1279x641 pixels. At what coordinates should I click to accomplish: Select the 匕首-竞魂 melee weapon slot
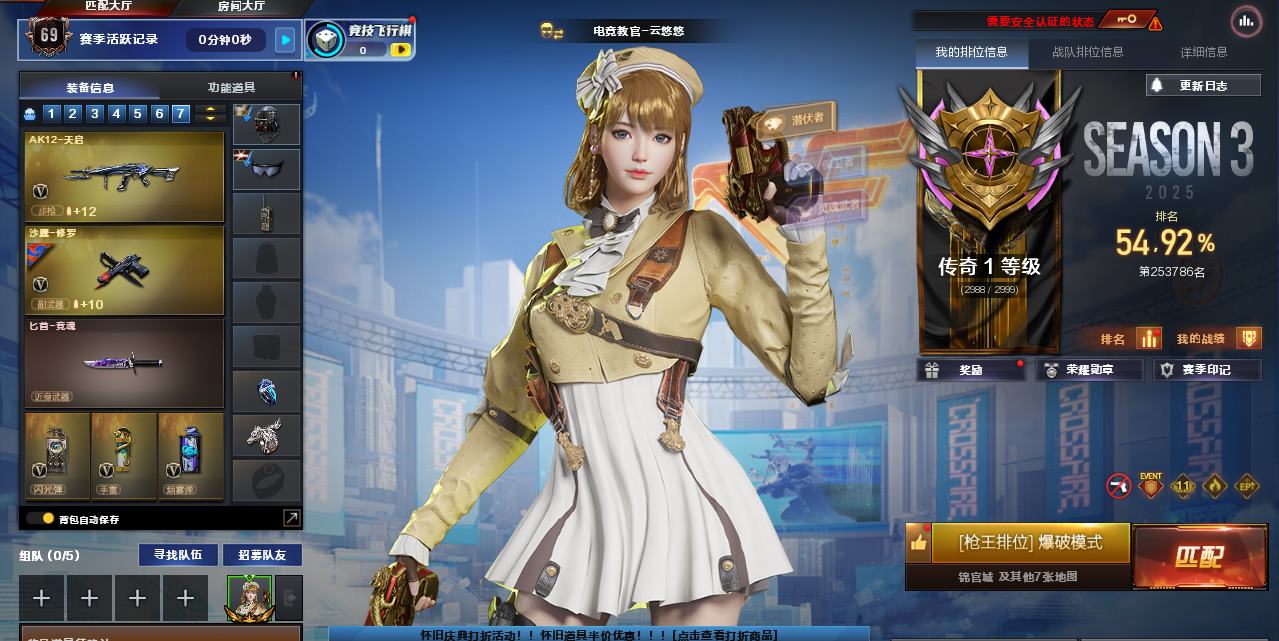(124, 363)
